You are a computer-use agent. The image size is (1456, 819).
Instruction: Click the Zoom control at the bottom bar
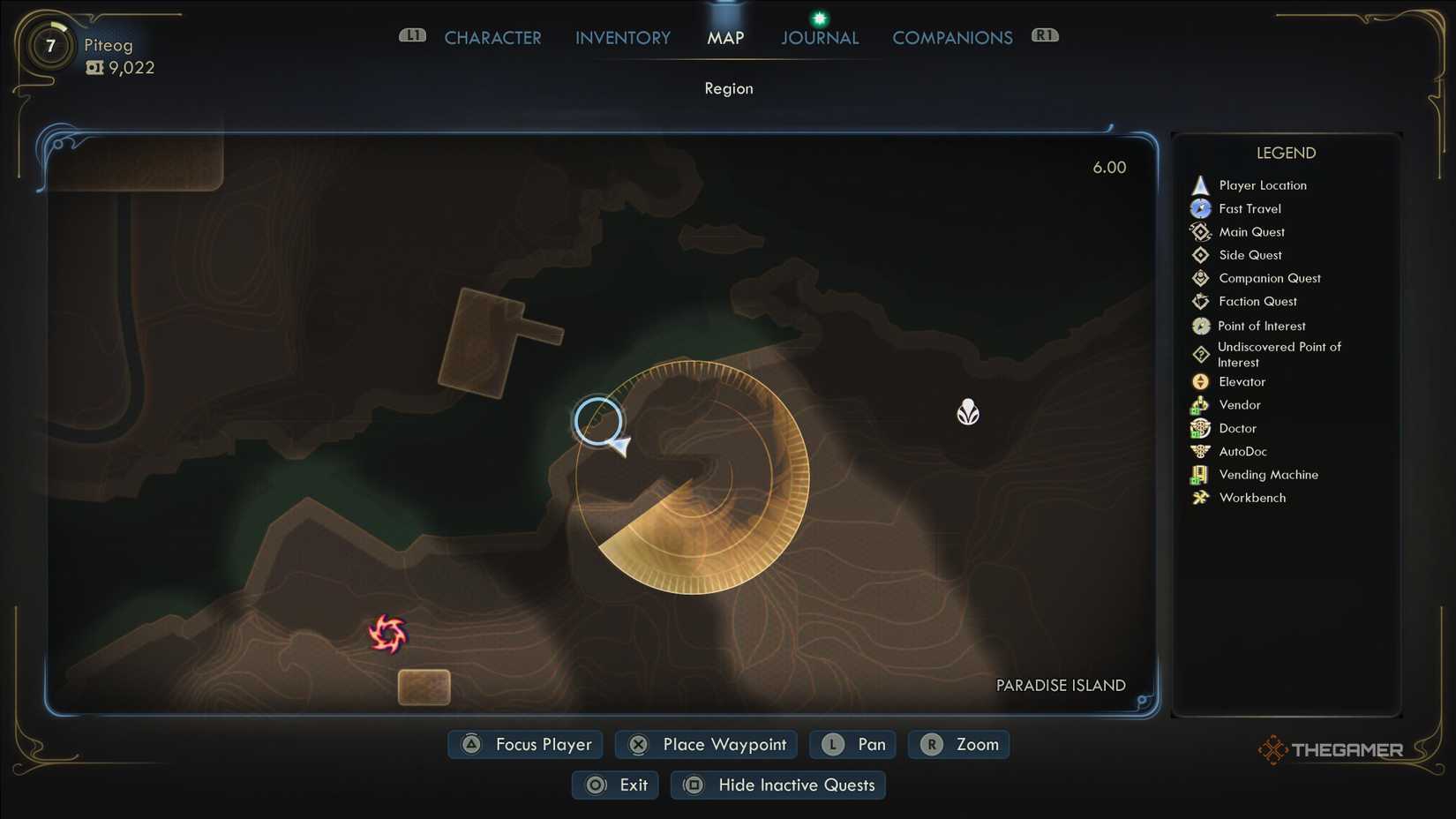[x=958, y=744]
